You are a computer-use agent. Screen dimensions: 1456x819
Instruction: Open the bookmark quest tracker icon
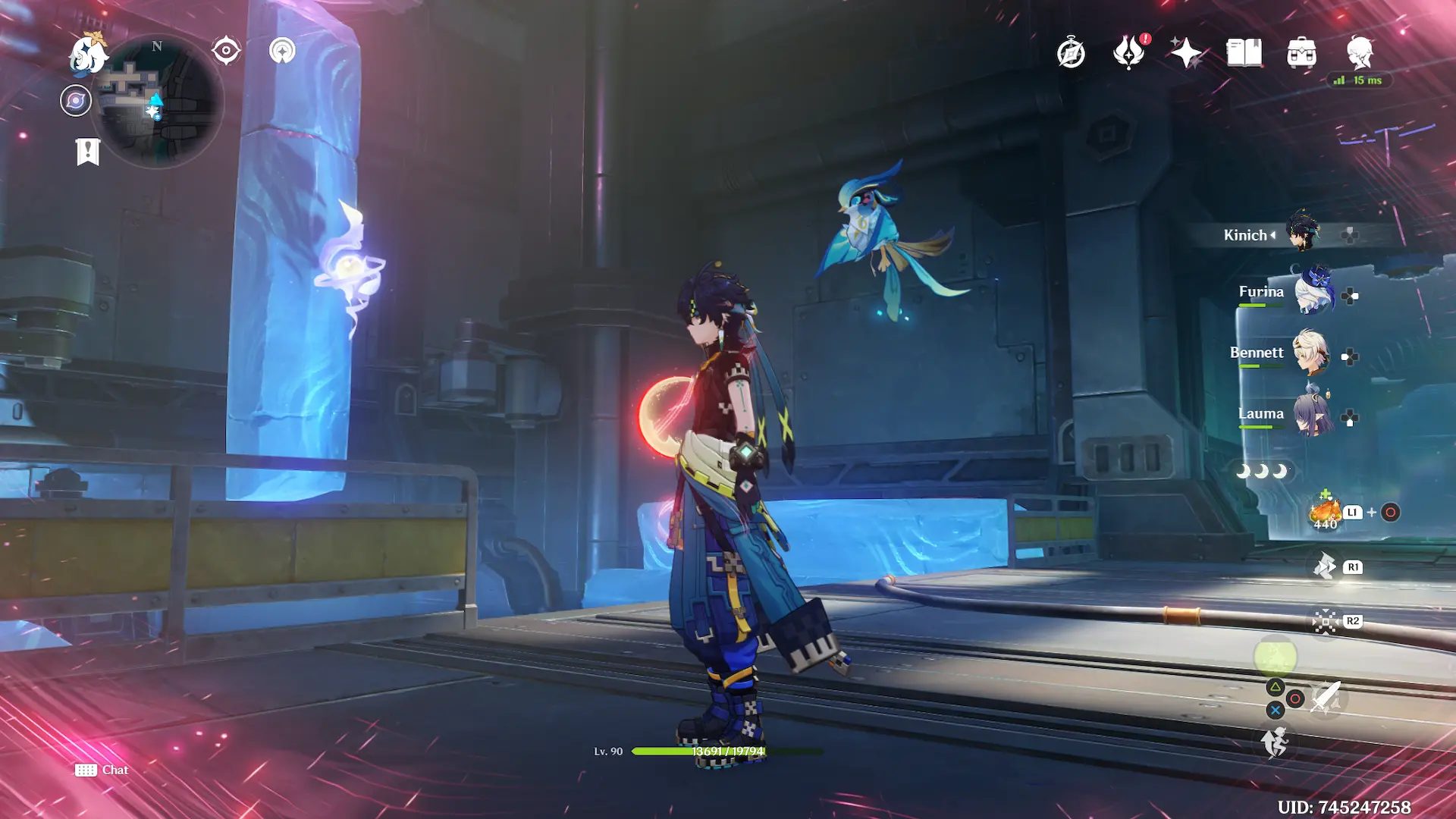tap(88, 151)
